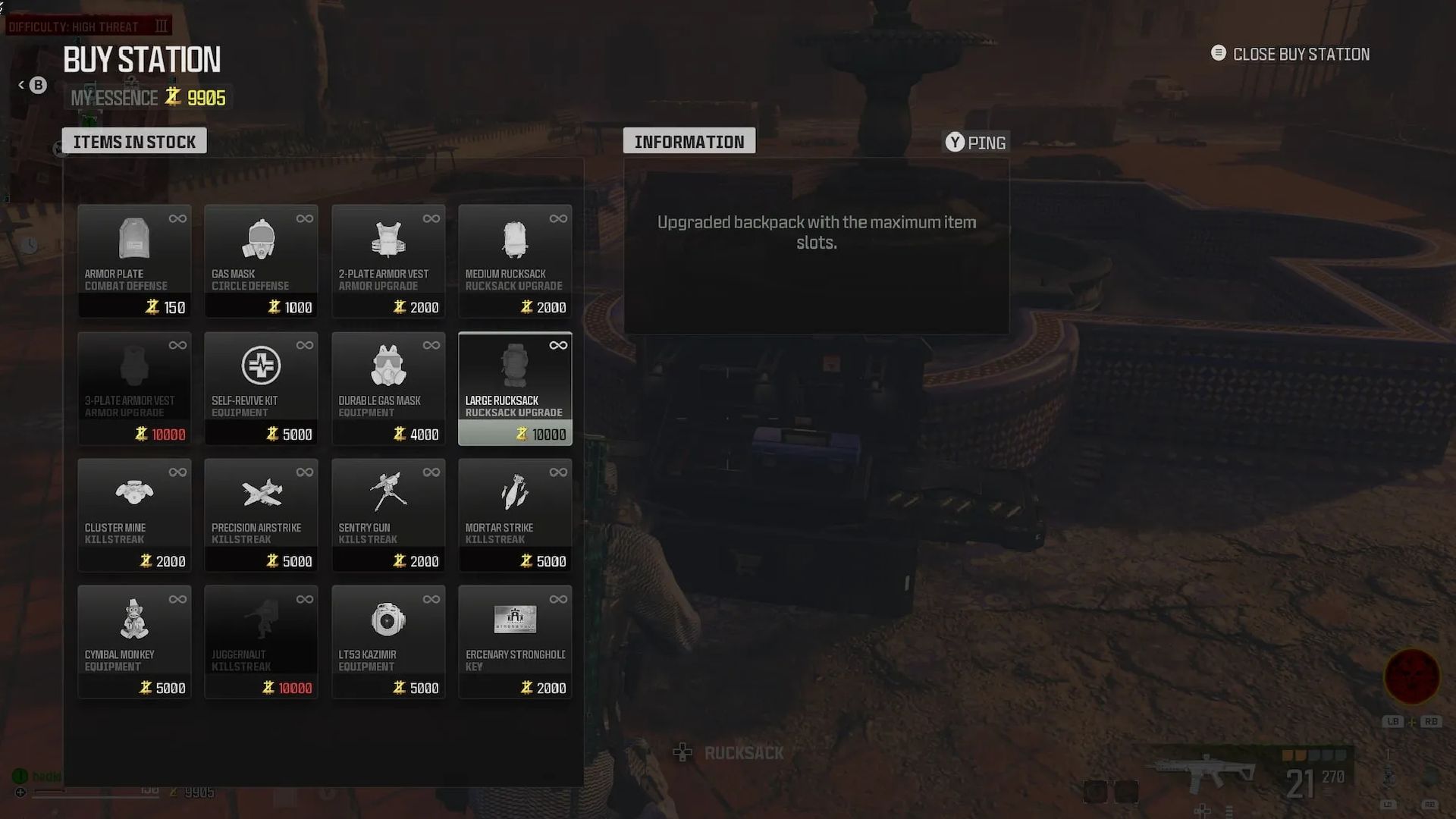Purchase the LT53 Kazimir equipment
The width and height of the screenshot is (1456, 819).
[x=388, y=642]
